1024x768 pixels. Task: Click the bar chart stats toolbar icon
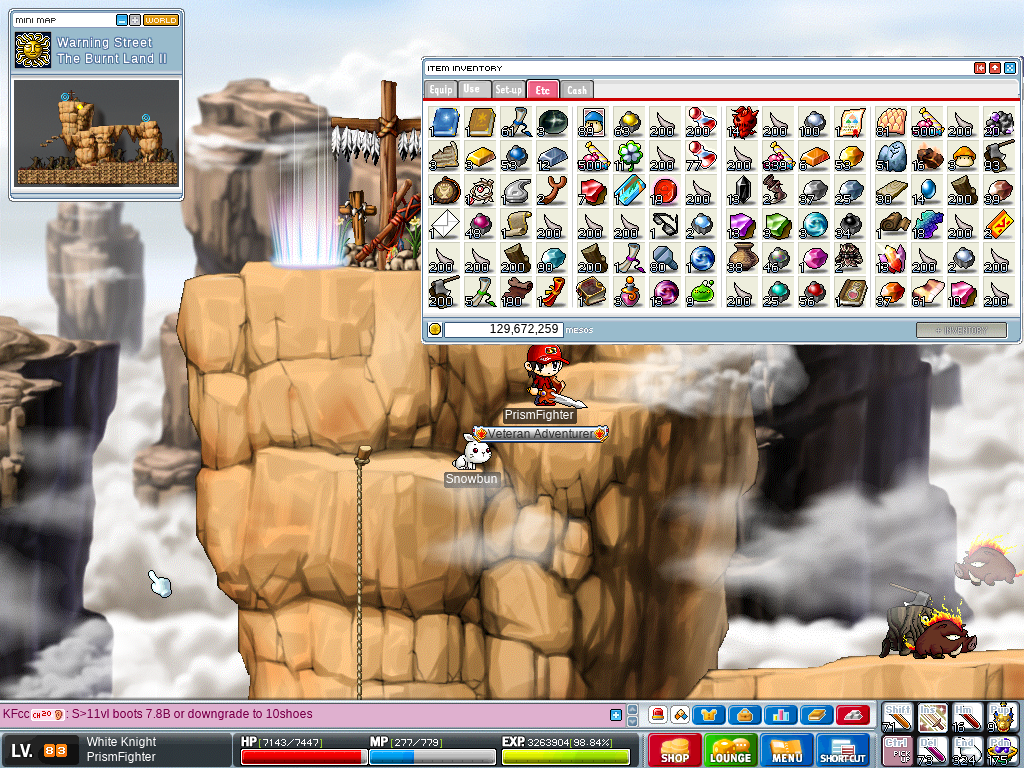(x=780, y=715)
